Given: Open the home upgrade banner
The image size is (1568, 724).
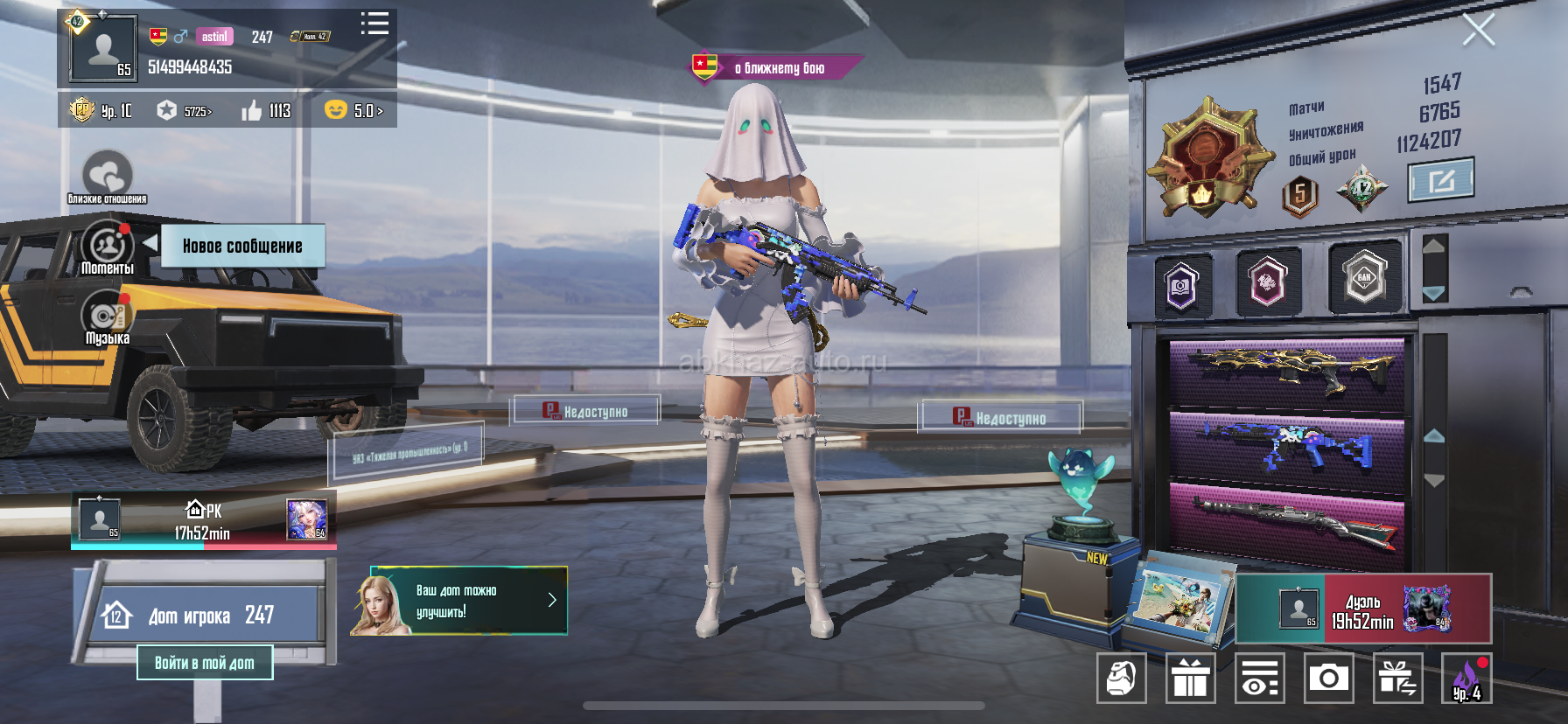Looking at the screenshot, I should (x=459, y=601).
